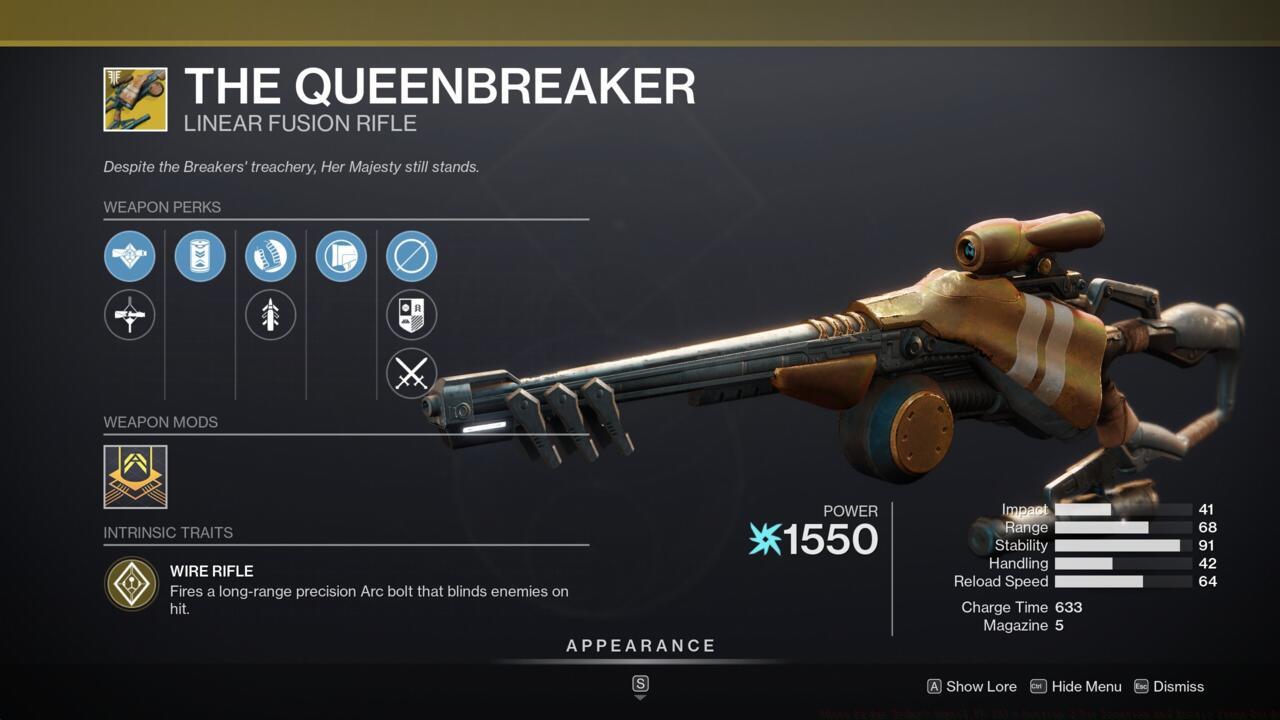
Task: Select the equipped bolt perk in third column
Action: [270, 256]
